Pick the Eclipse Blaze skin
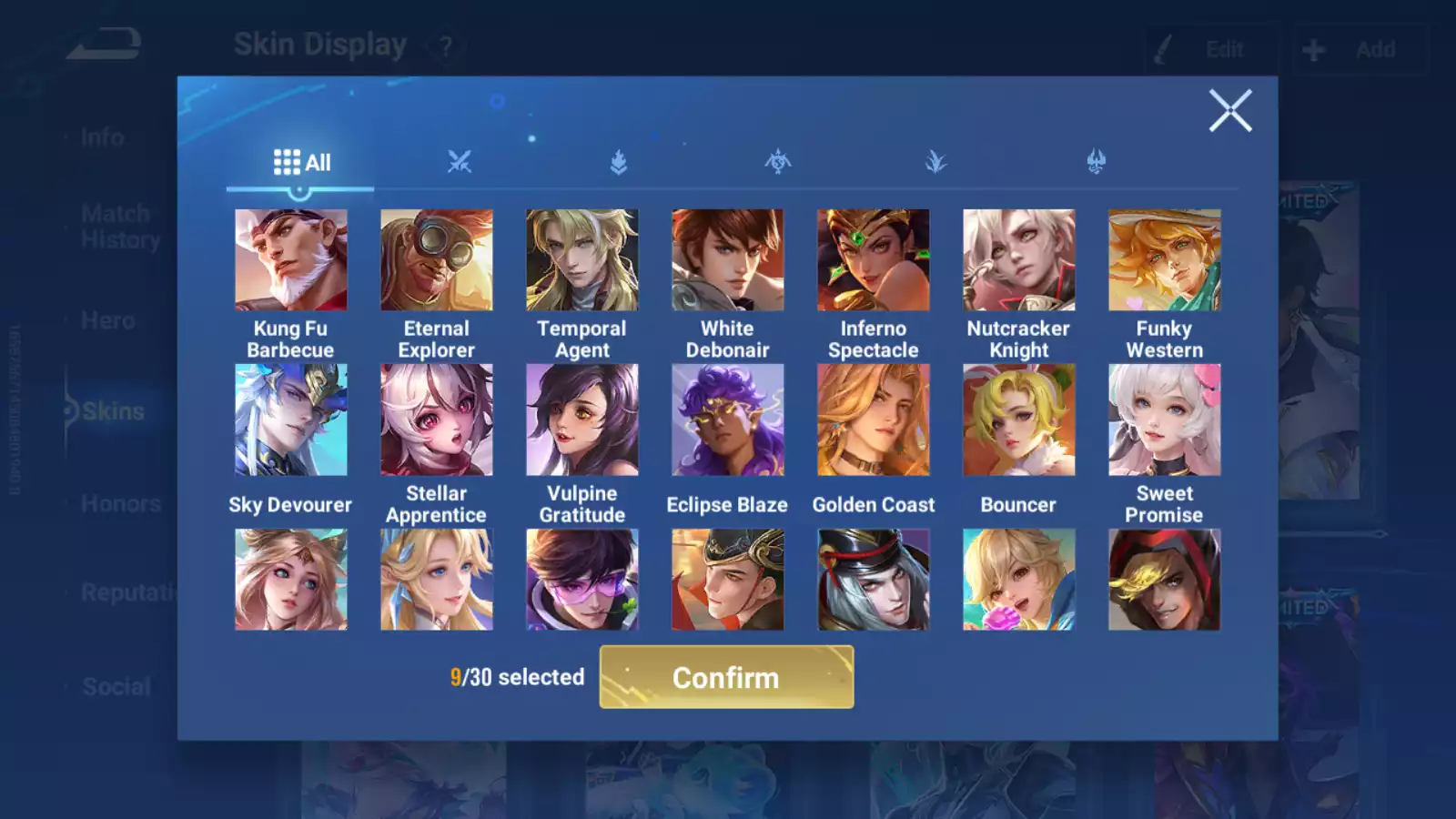1456x819 pixels. (727, 420)
